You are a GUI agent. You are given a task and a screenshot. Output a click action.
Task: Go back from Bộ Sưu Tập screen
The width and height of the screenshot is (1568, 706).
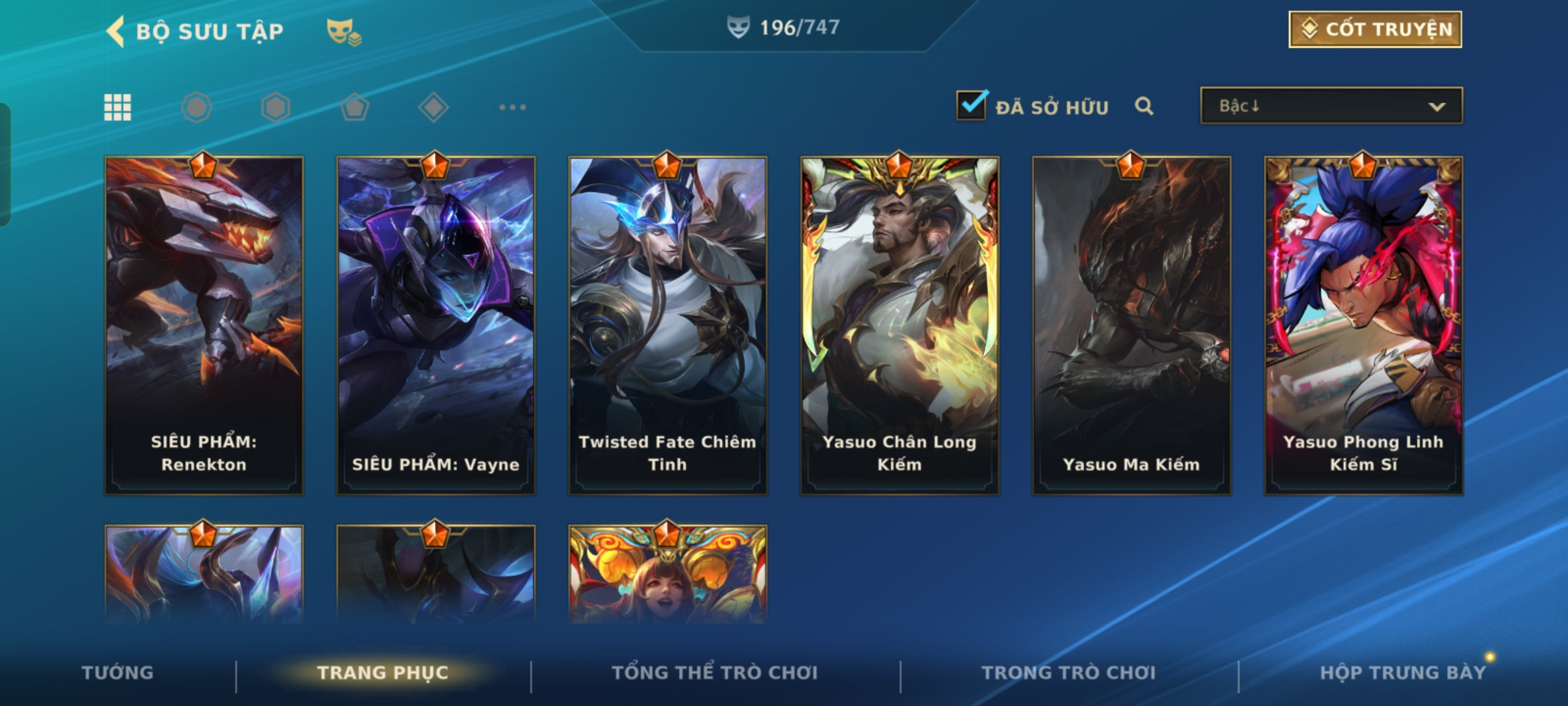[x=116, y=31]
